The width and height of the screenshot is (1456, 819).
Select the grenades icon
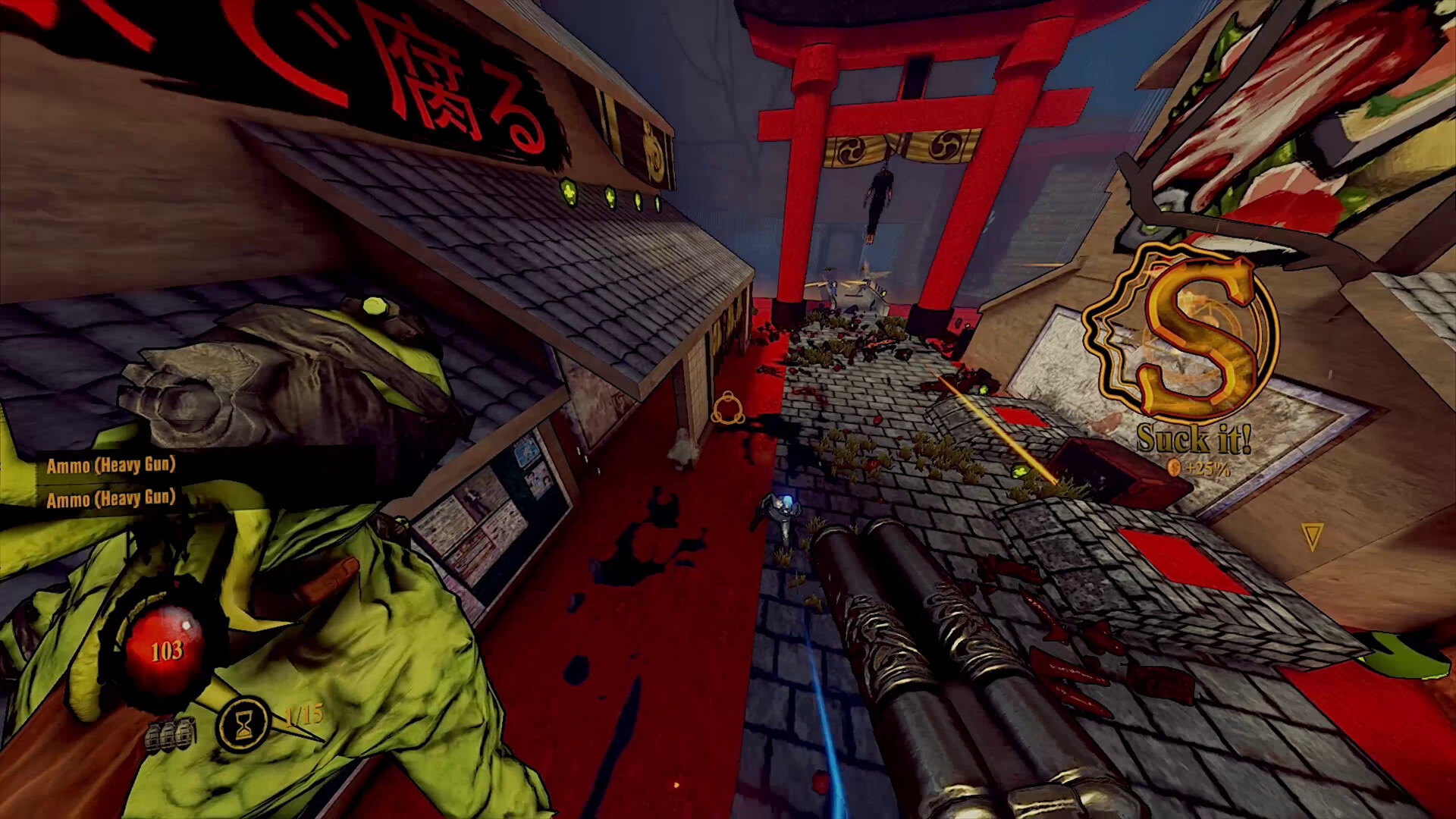171,733
